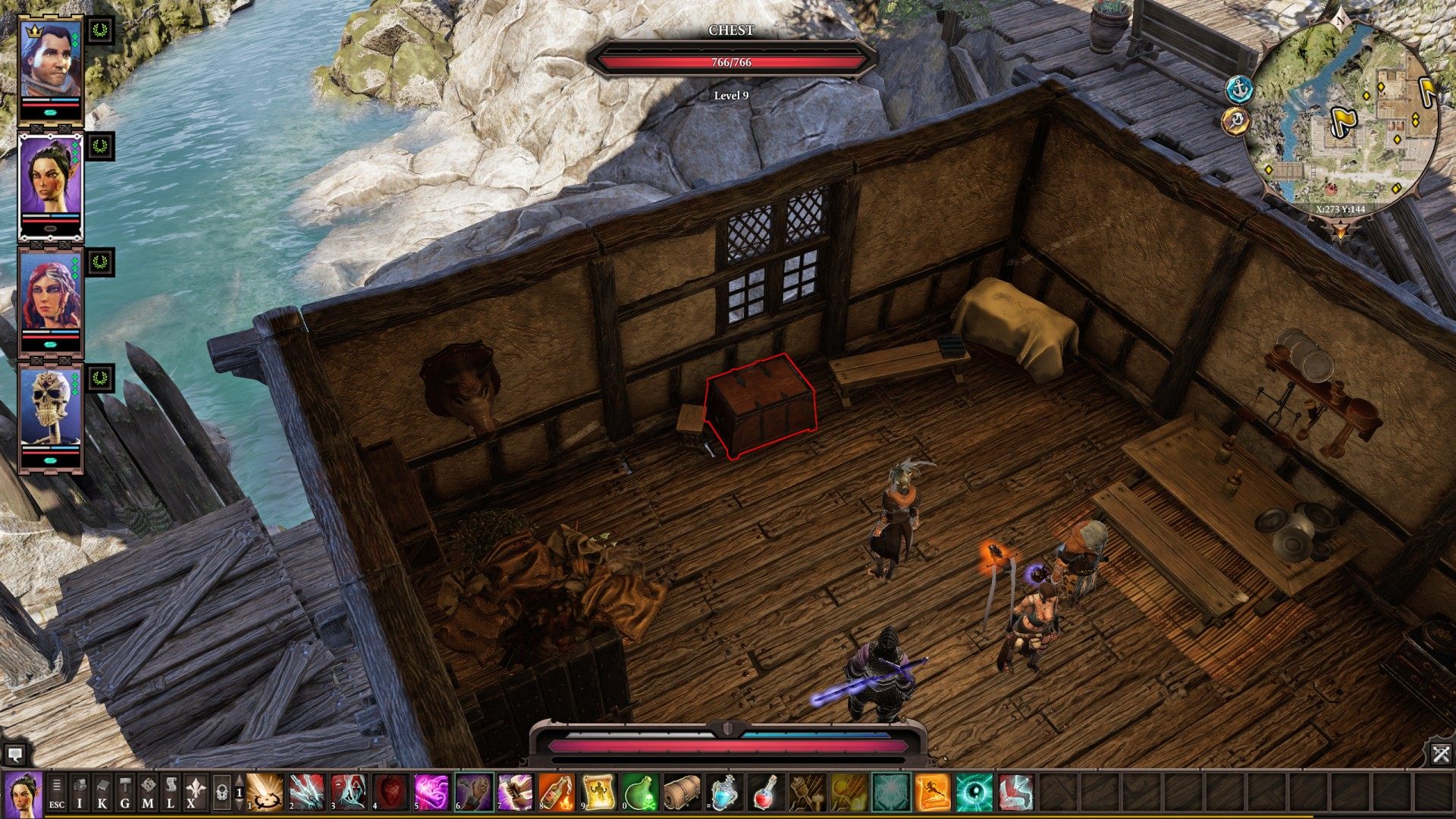Open the ESC game menu button
The height and width of the screenshot is (819, 1456).
(x=57, y=792)
